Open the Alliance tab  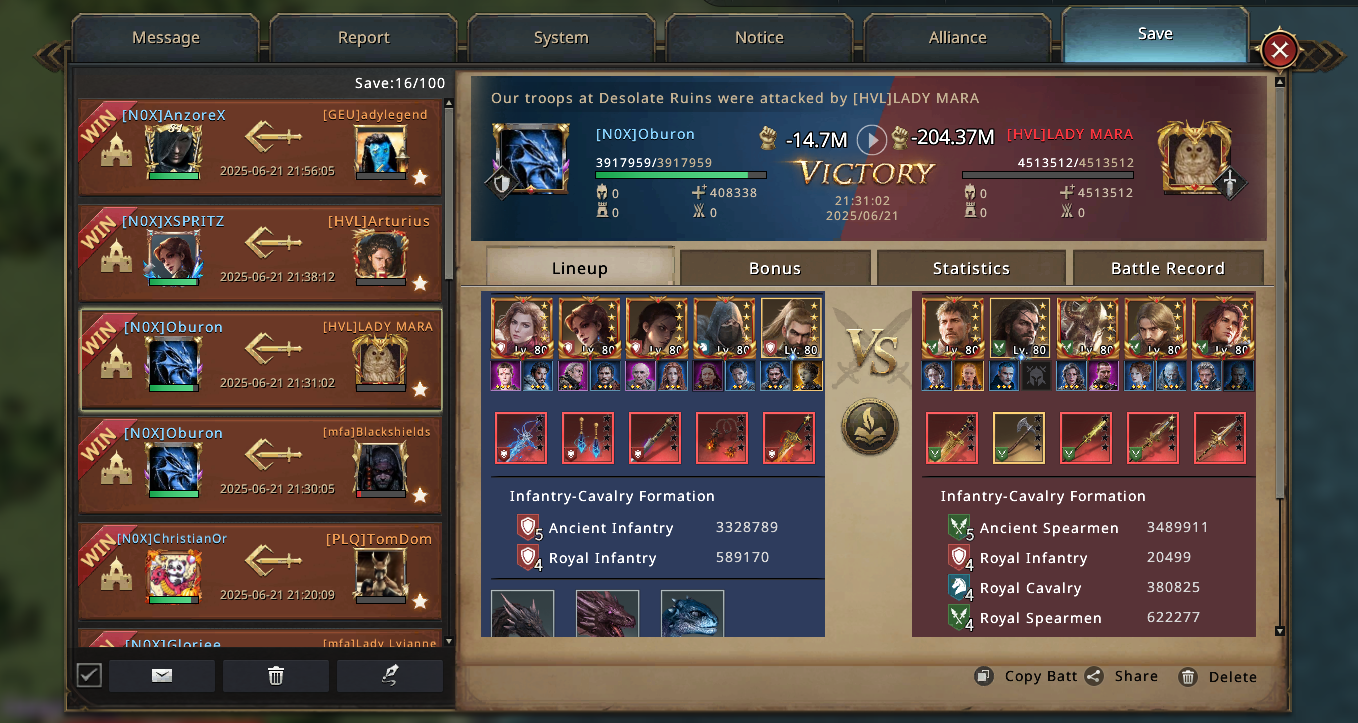click(957, 38)
